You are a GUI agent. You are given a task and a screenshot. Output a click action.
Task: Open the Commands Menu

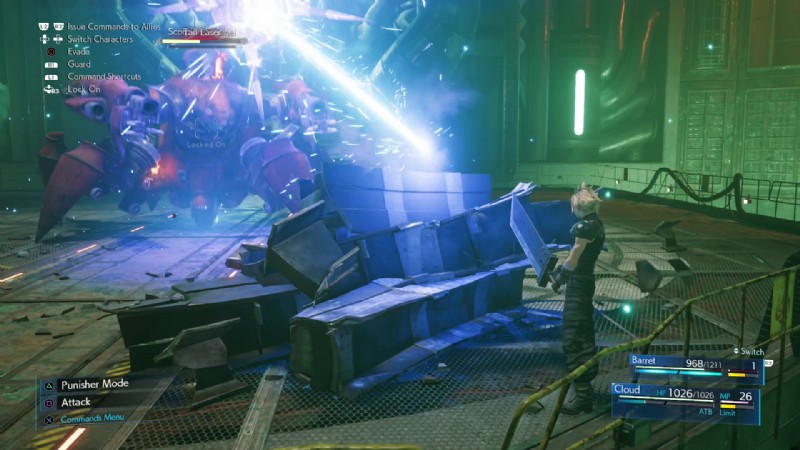pos(92,418)
